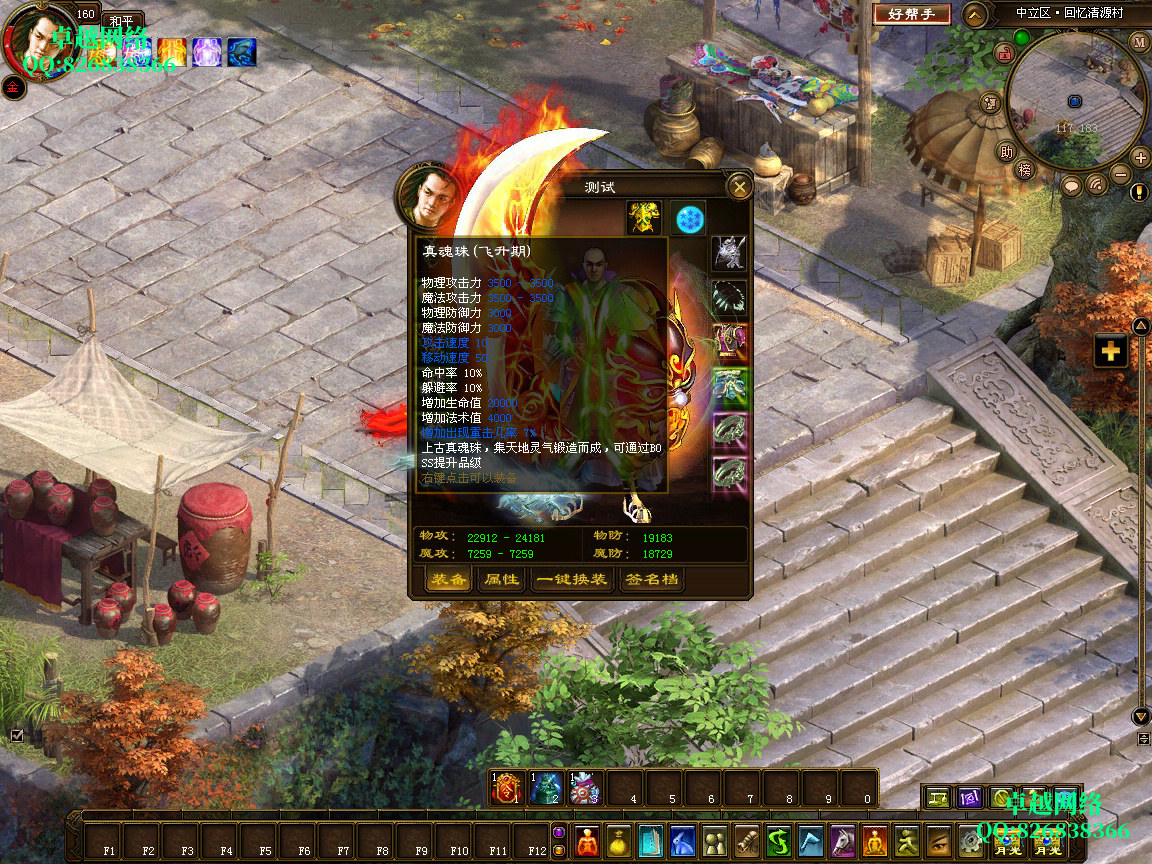Screen dimensions: 1152x864
Task: Switch to the 属性 attributes tab
Action: pyautogui.click(x=501, y=580)
